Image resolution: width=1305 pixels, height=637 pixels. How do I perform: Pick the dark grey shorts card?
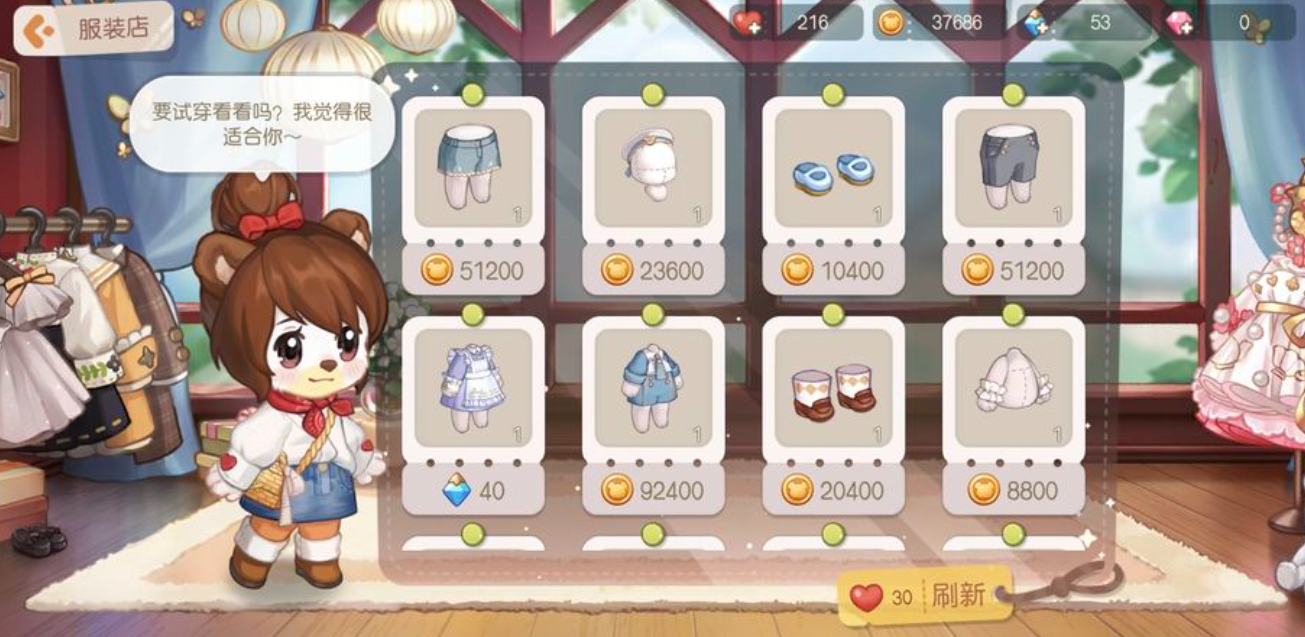(1013, 167)
